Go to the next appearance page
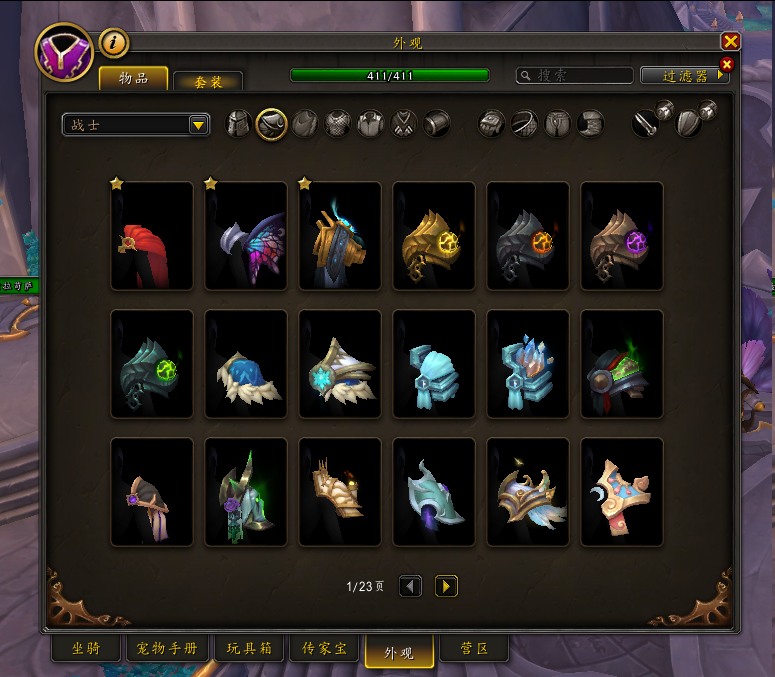This screenshot has width=775, height=677. 446,586
